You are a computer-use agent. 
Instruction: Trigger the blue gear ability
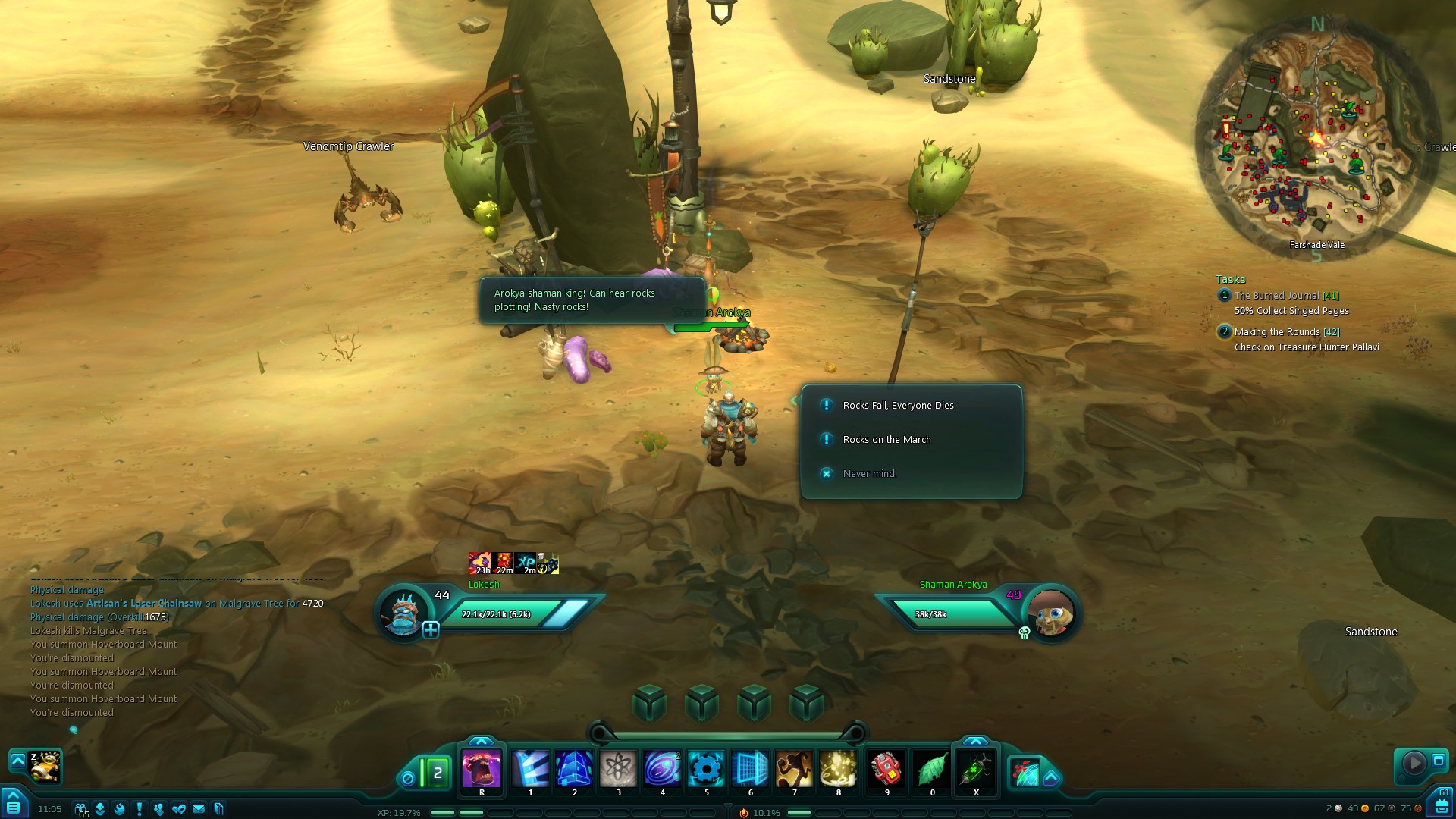click(x=706, y=768)
